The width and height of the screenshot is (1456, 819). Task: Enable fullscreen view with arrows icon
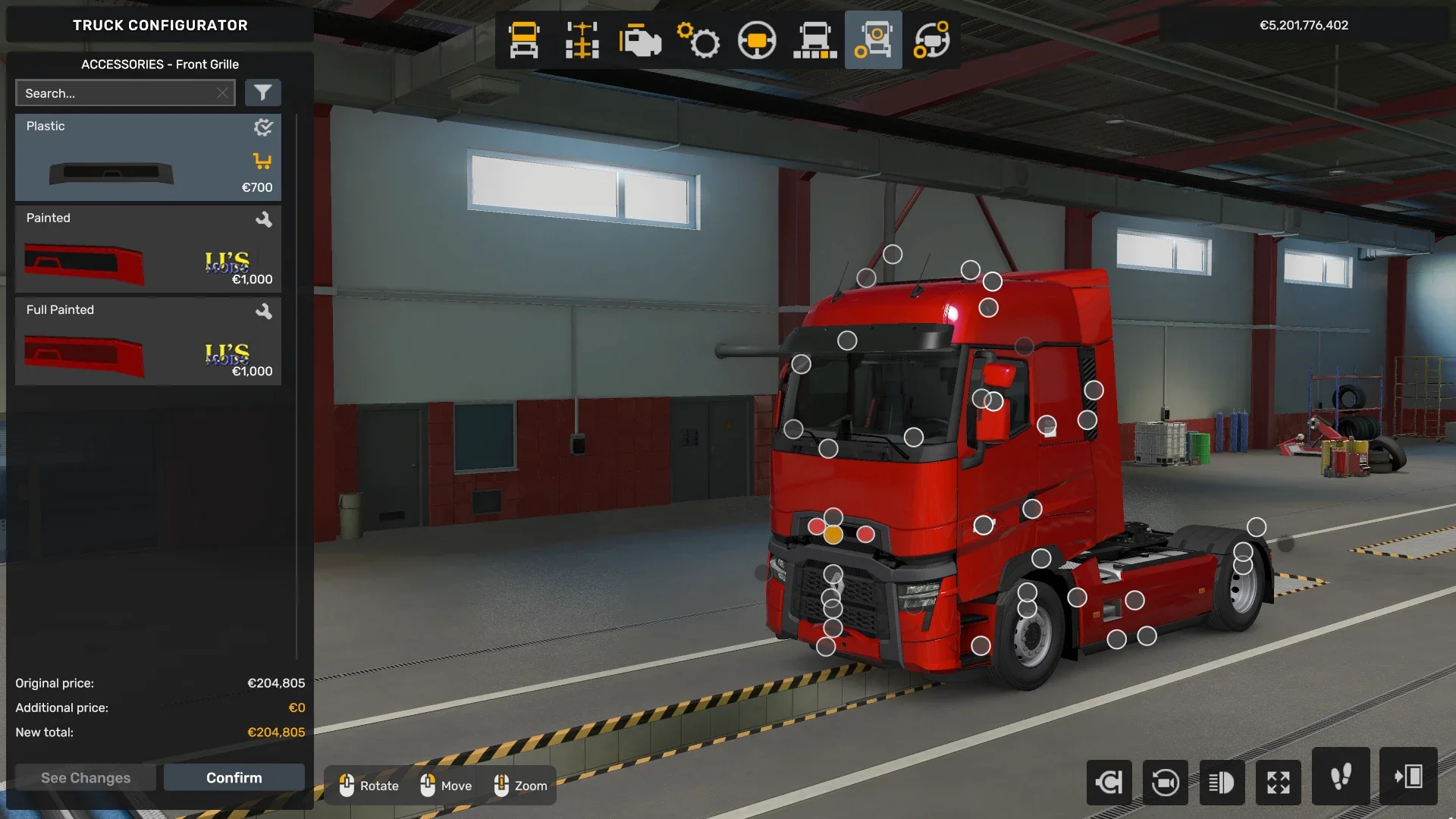coord(1279,782)
